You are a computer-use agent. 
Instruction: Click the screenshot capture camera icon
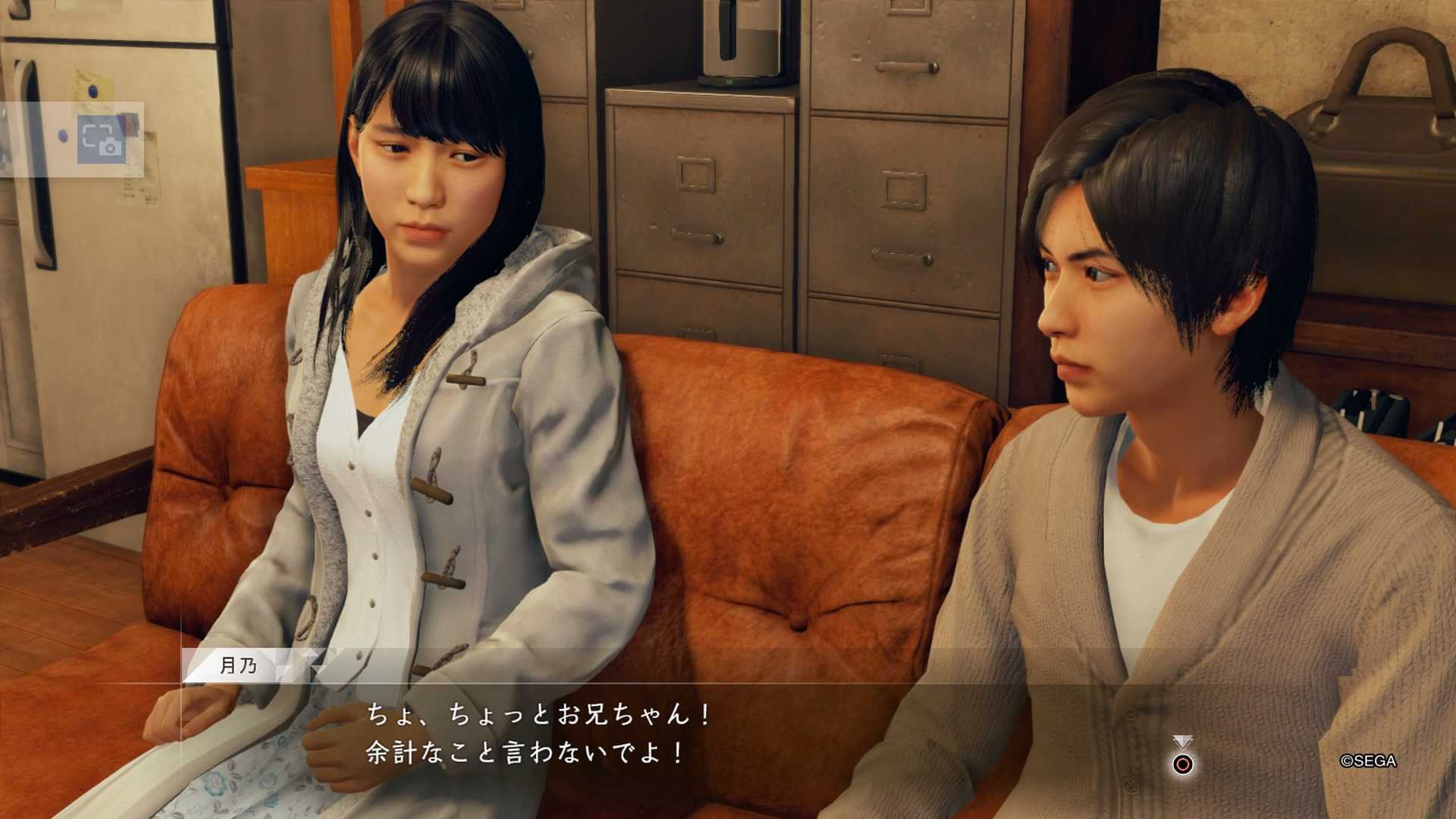(x=101, y=140)
